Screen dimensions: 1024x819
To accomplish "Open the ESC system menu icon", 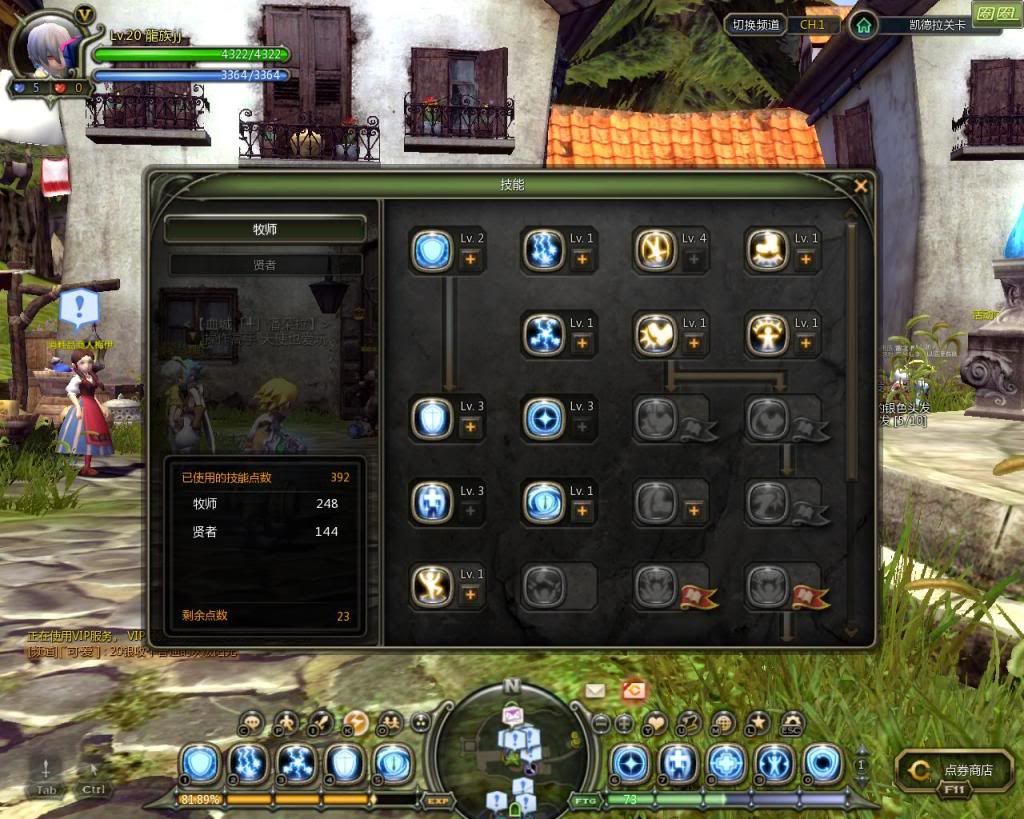I will pyautogui.click(x=792, y=722).
